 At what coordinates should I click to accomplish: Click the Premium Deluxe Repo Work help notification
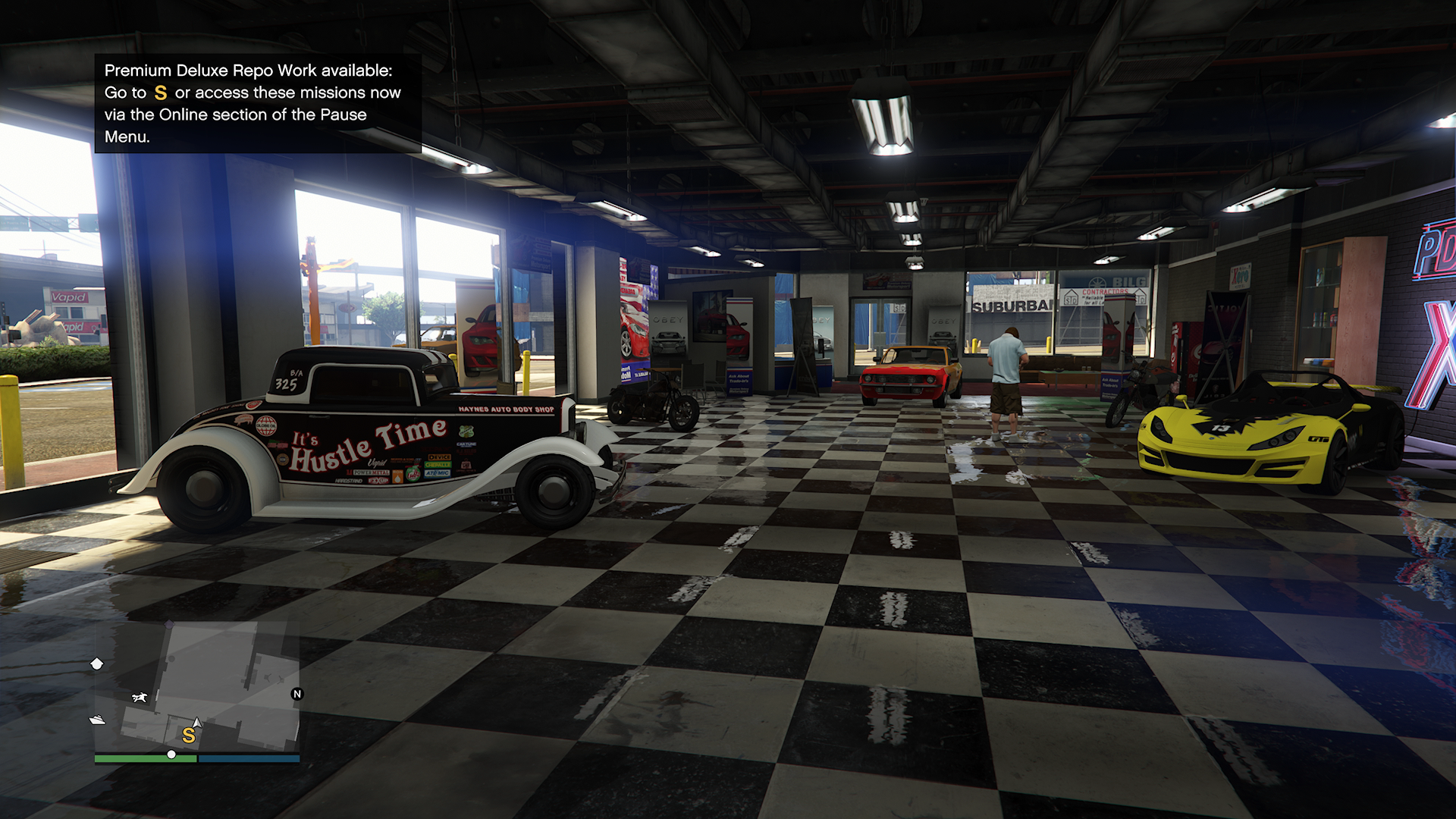click(x=257, y=103)
